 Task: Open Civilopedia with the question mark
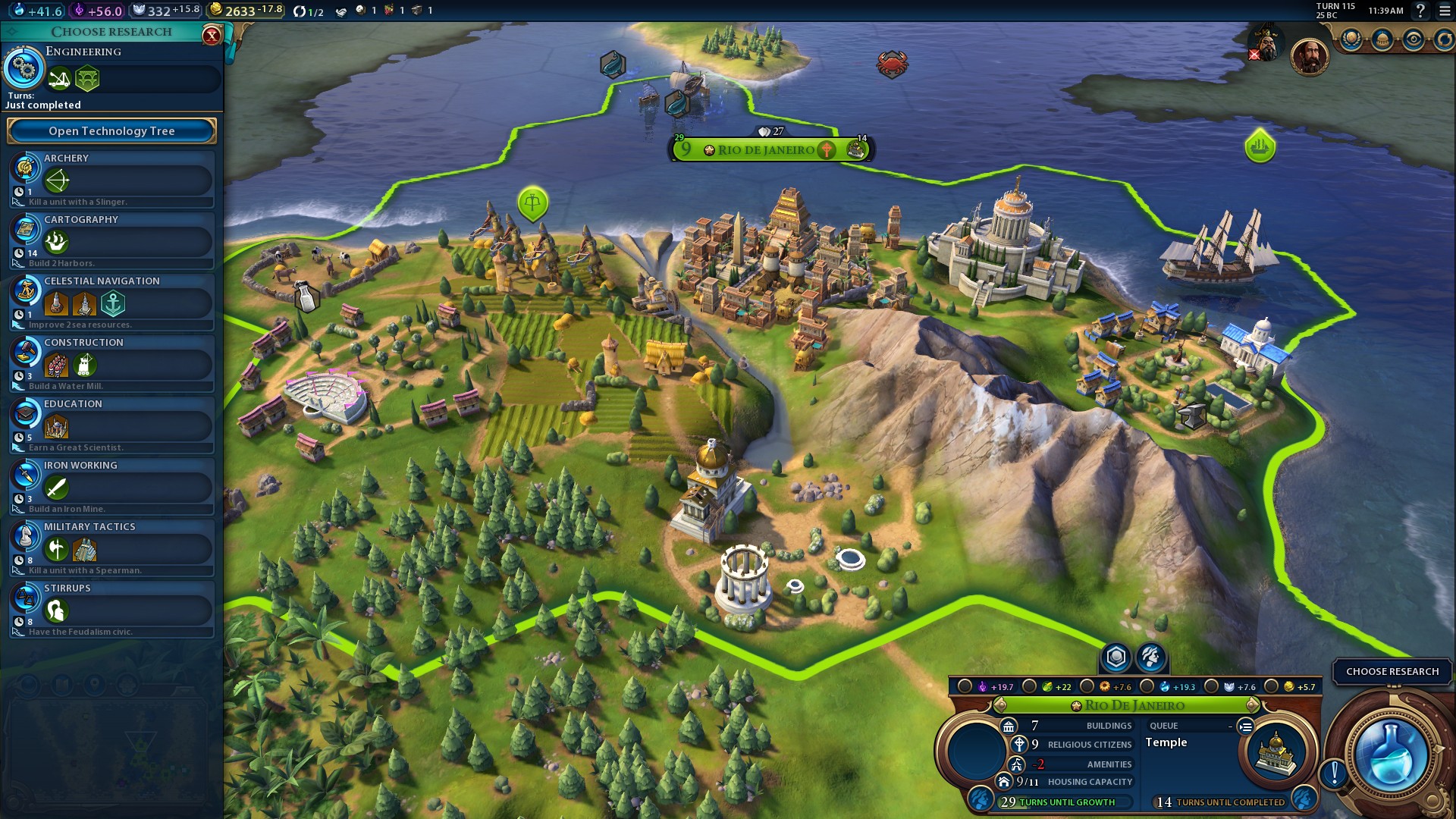tap(1420, 11)
